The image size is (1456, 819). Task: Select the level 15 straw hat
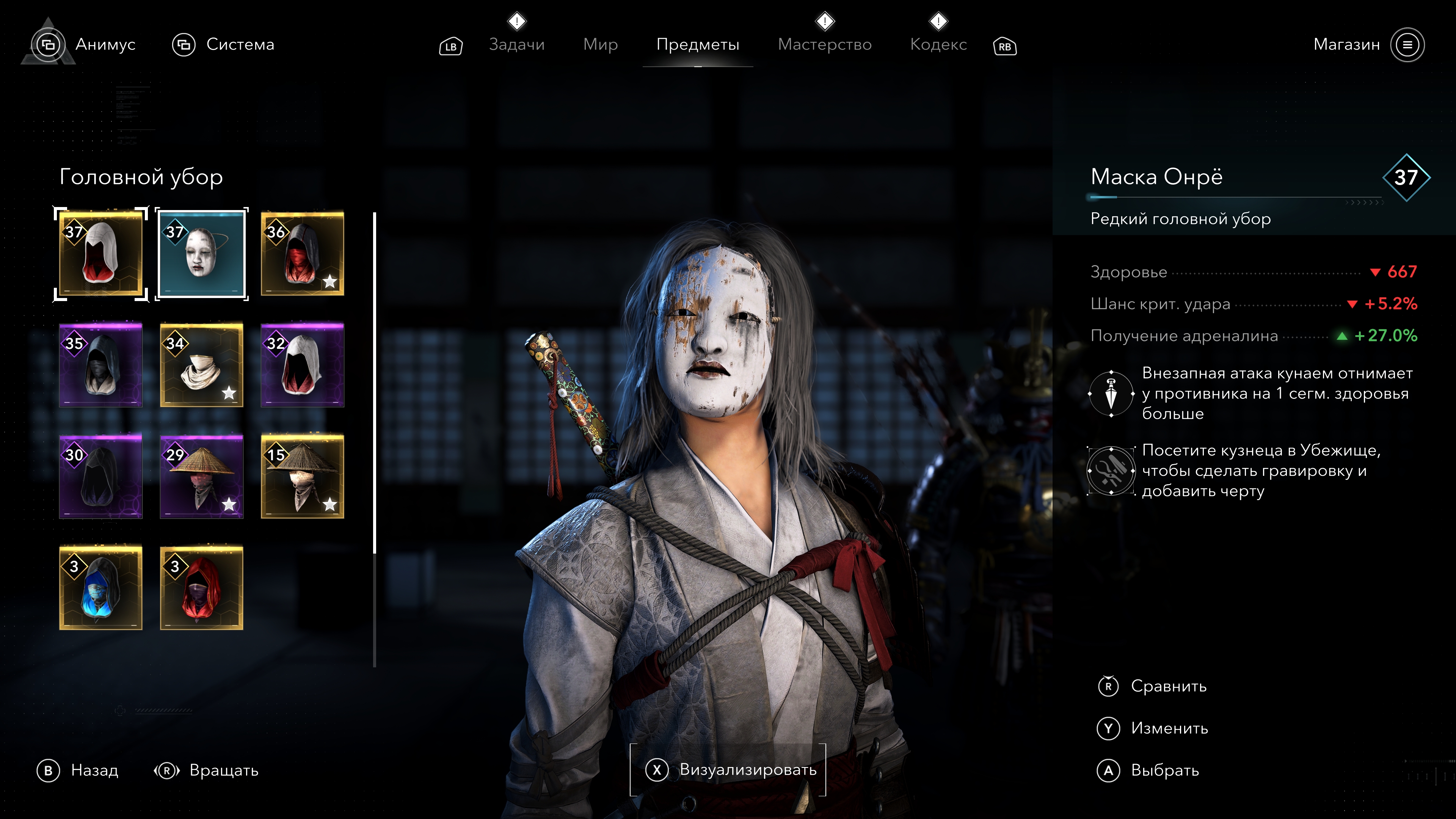point(303,477)
